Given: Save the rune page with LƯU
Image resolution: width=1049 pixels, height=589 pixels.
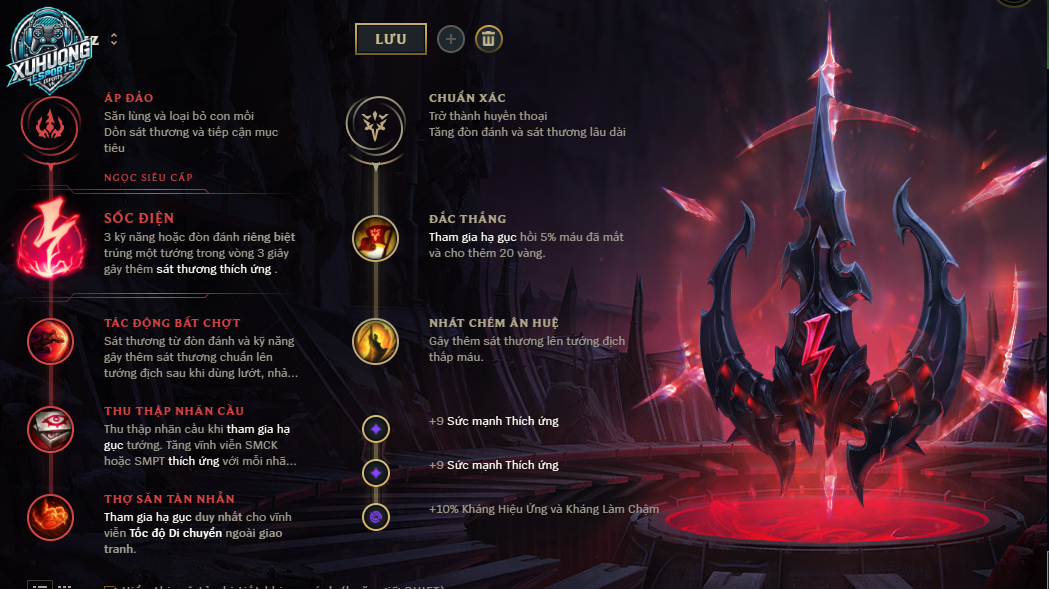Looking at the screenshot, I should point(390,39).
